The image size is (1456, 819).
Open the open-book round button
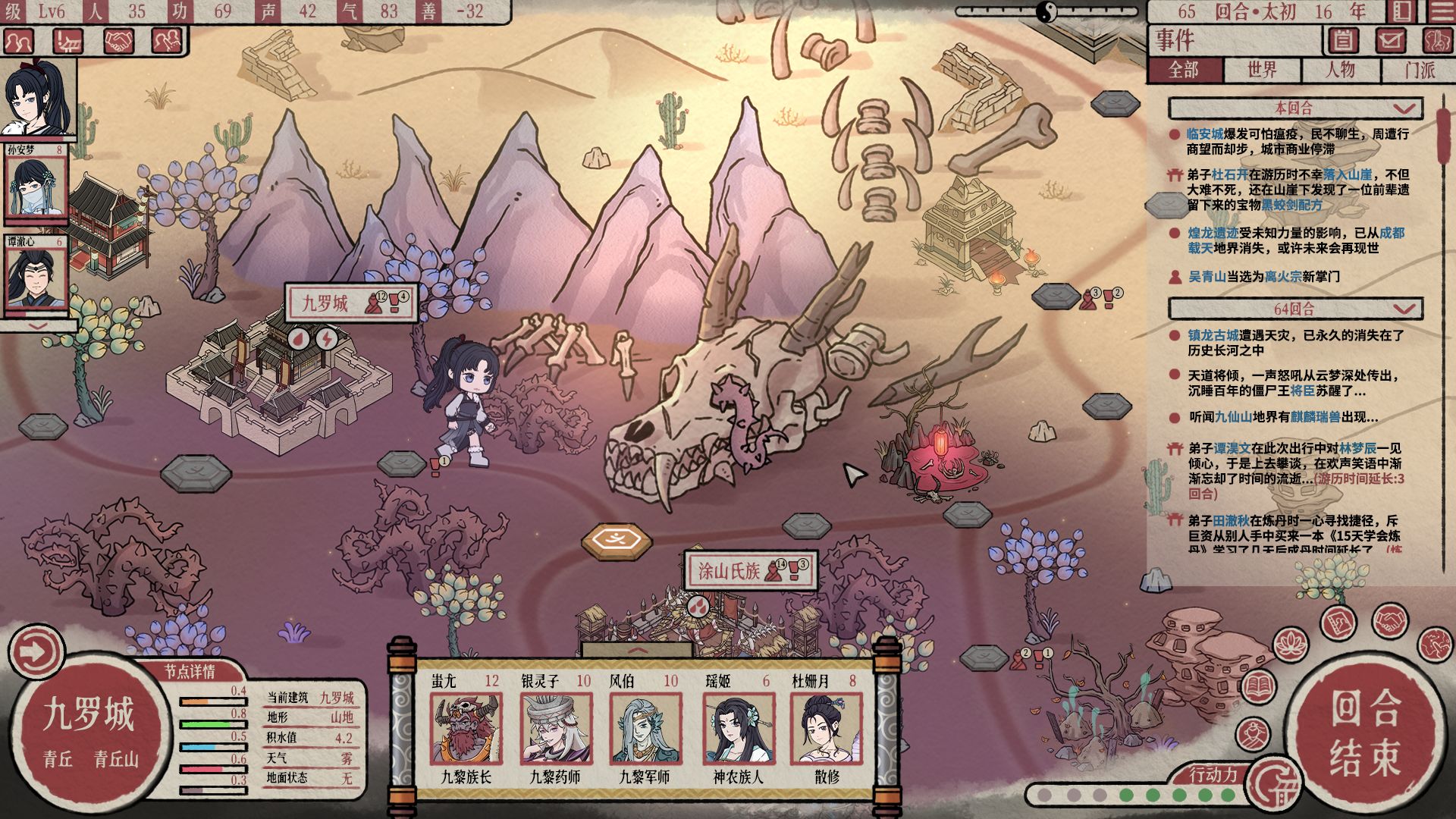[1259, 686]
